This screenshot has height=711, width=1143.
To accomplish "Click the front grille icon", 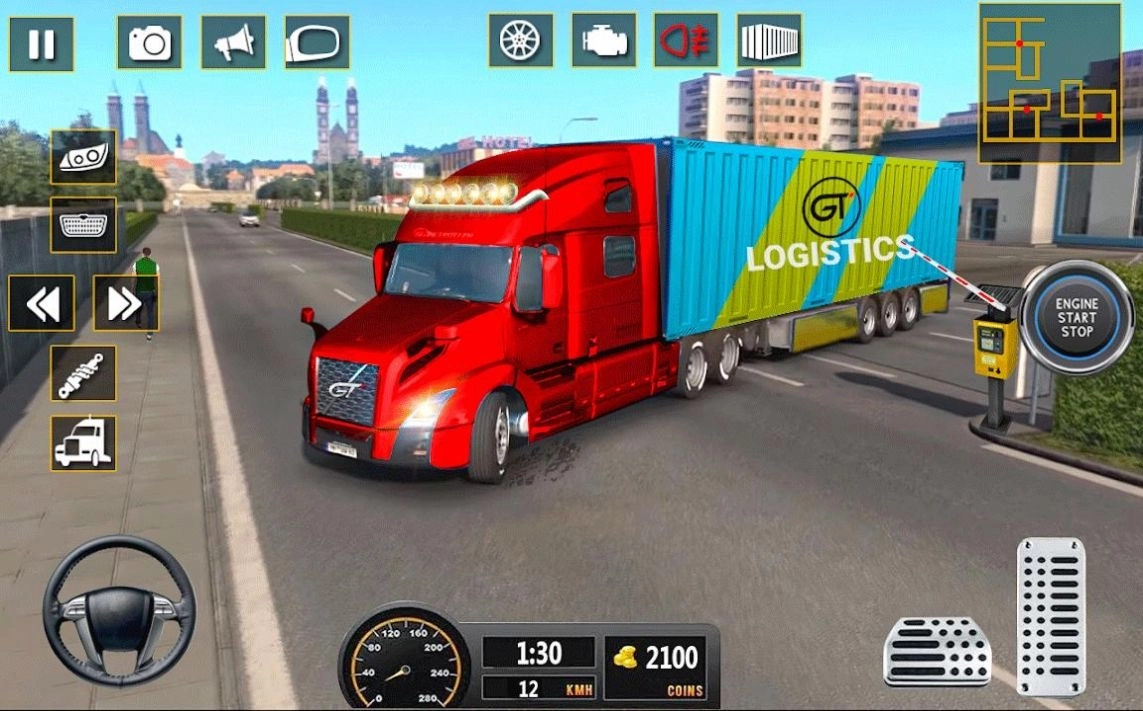I will click(x=83, y=225).
